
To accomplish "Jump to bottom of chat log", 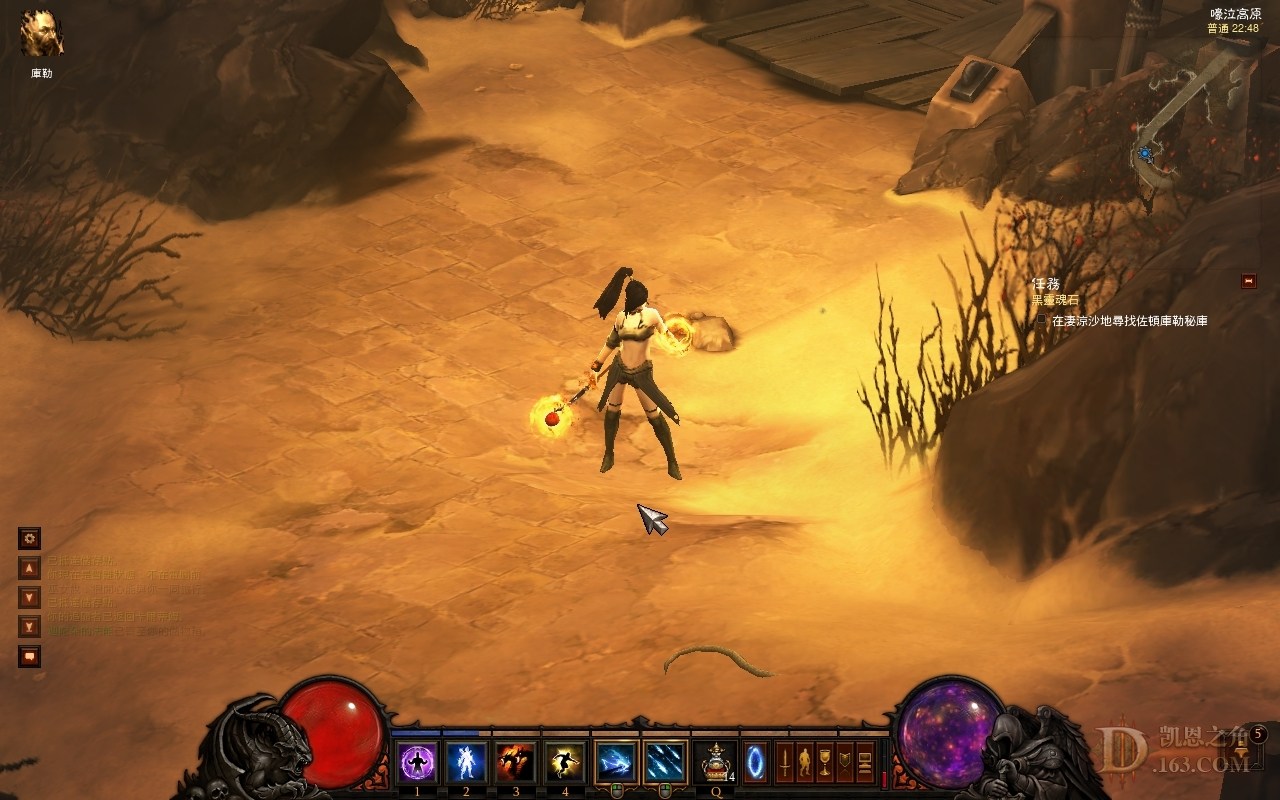I will 30,627.
